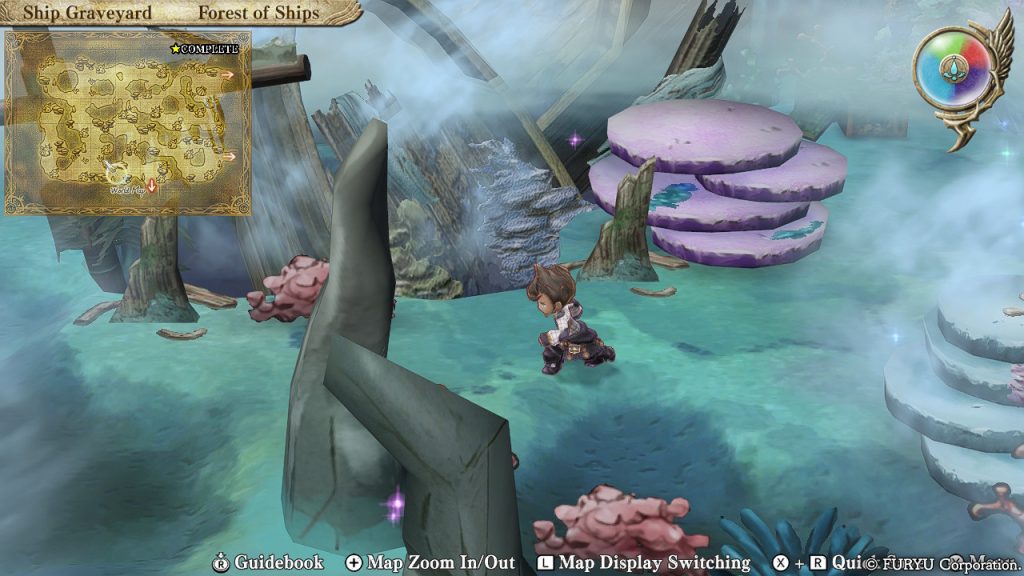Click the red World Map exit arrow

pyautogui.click(x=152, y=187)
